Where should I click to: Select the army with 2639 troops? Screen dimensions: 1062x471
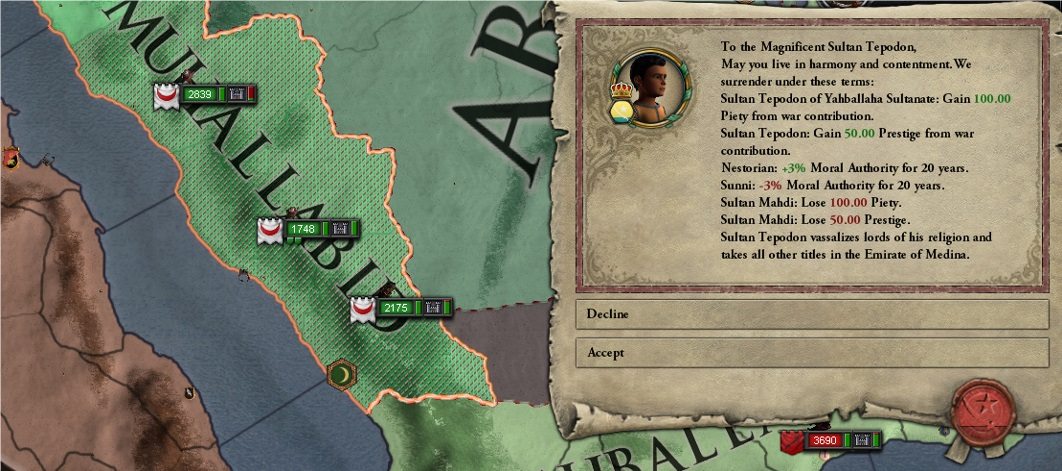[x=200, y=94]
